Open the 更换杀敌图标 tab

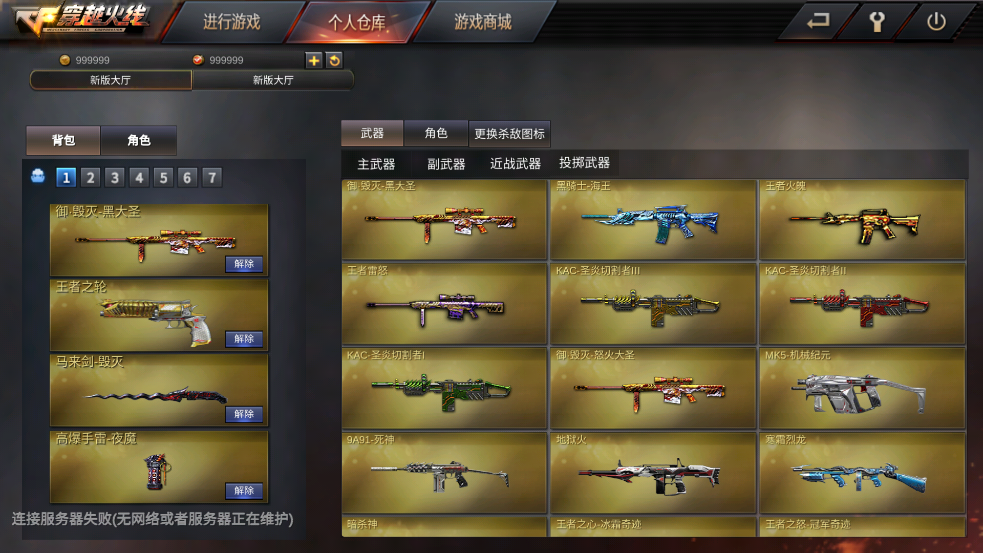click(x=509, y=133)
